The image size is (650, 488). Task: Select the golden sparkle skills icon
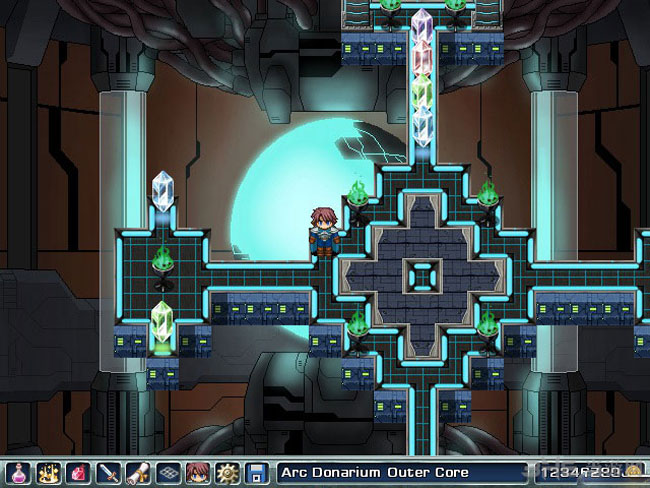point(47,472)
